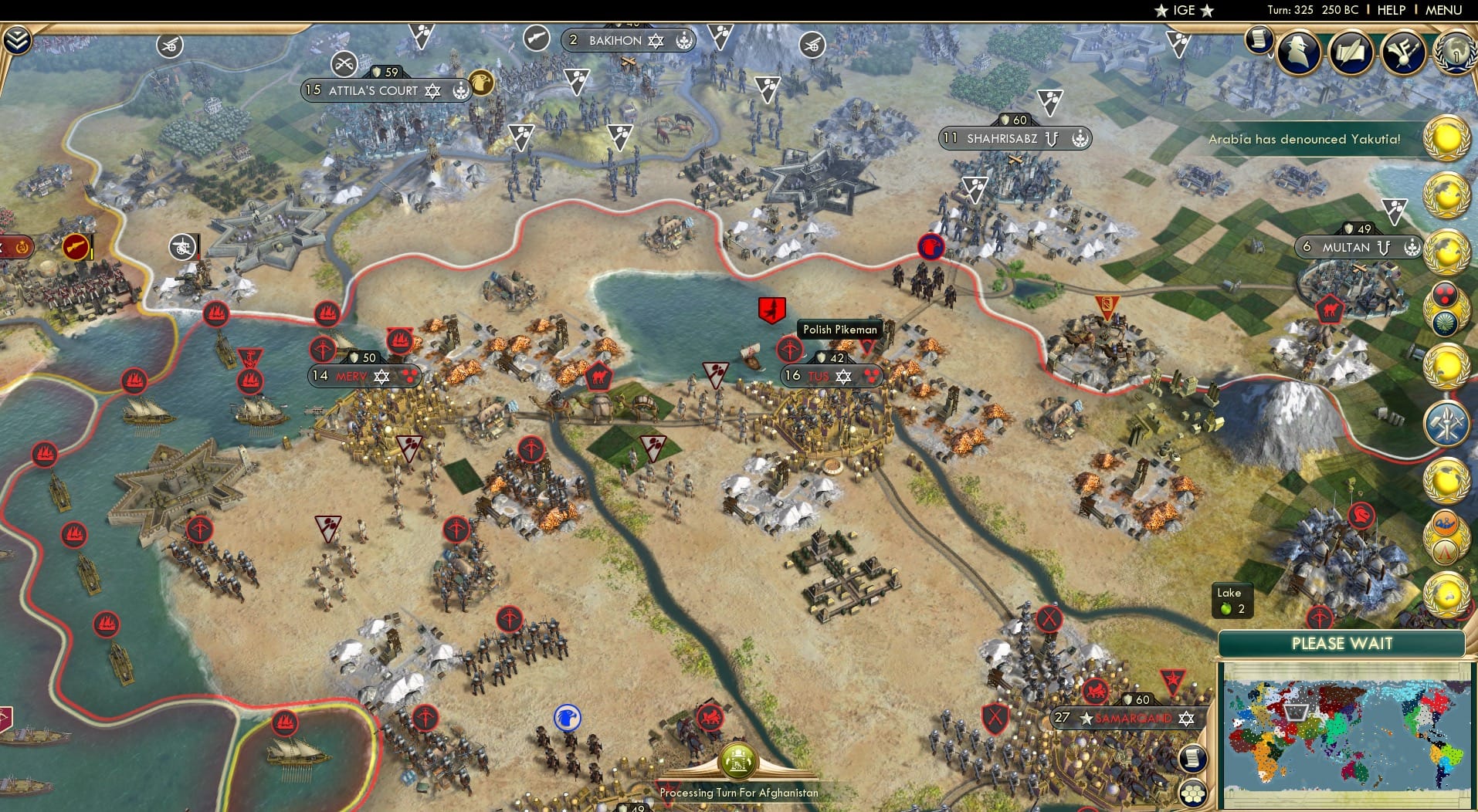Image resolution: width=1478 pixels, height=812 pixels.
Task: Click the notification scroll icon near top right
Action: tap(1260, 41)
